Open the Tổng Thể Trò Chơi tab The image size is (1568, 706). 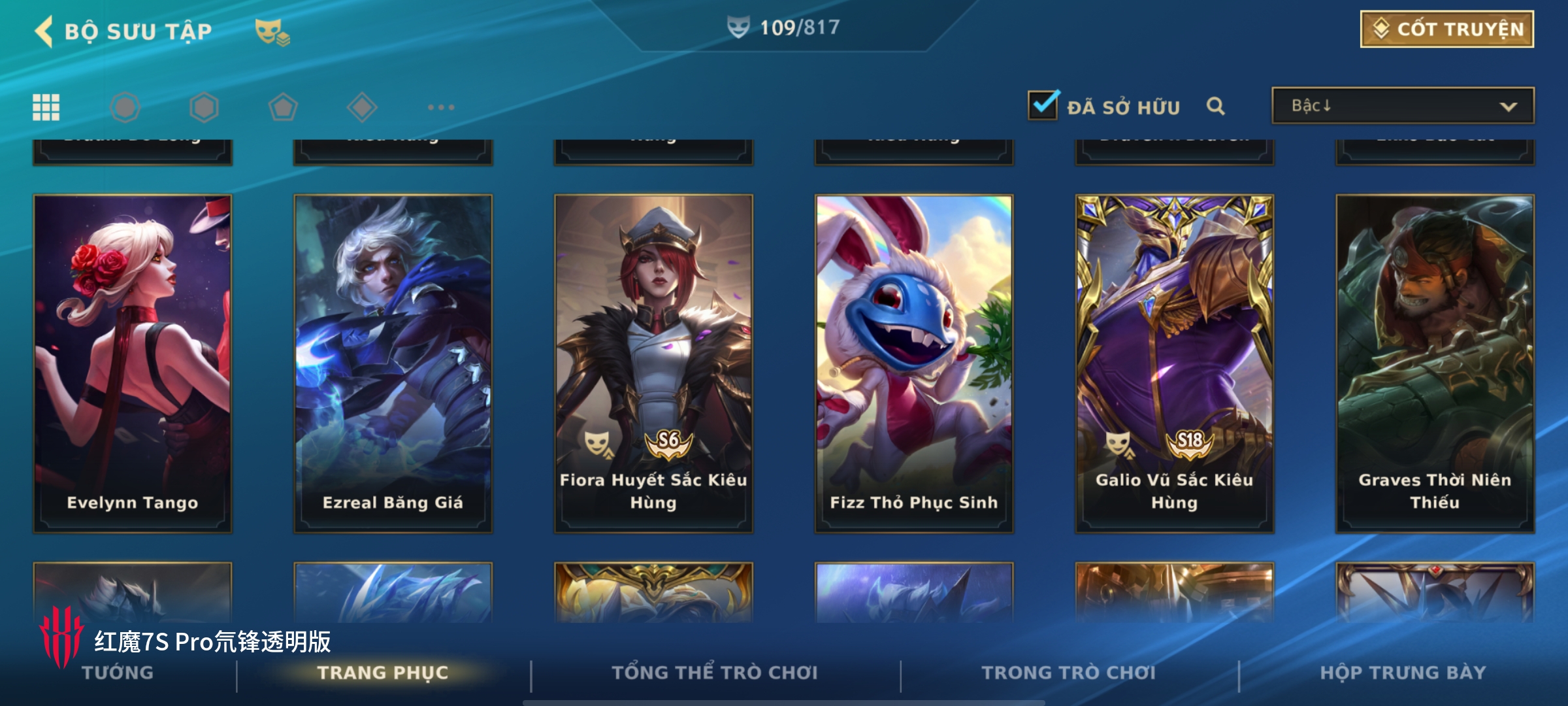point(714,673)
